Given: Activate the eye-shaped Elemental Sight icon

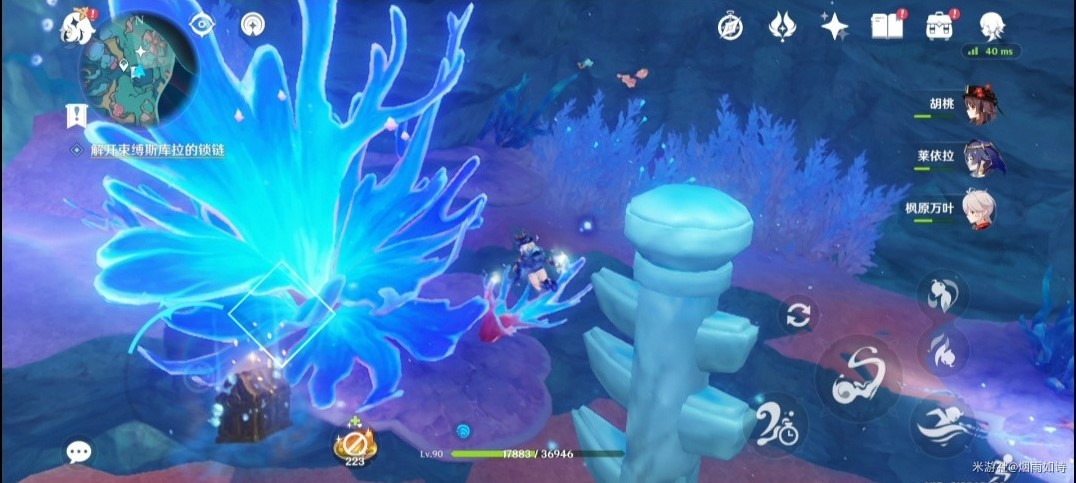Looking at the screenshot, I should click(x=202, y=24).
